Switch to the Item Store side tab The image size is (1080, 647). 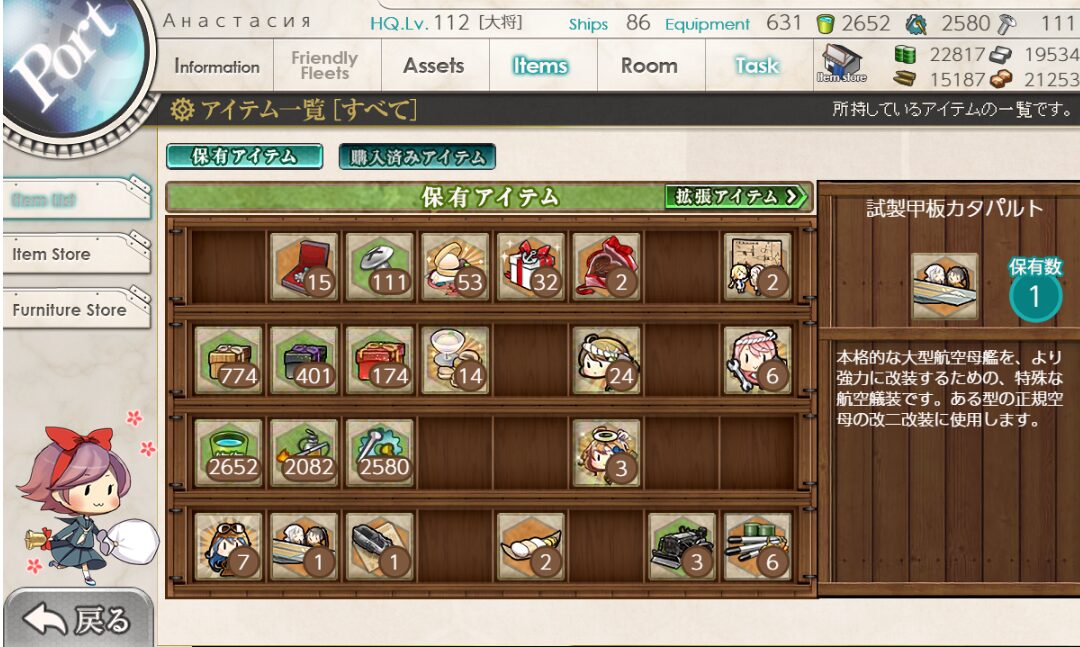(x=76, y=254)
